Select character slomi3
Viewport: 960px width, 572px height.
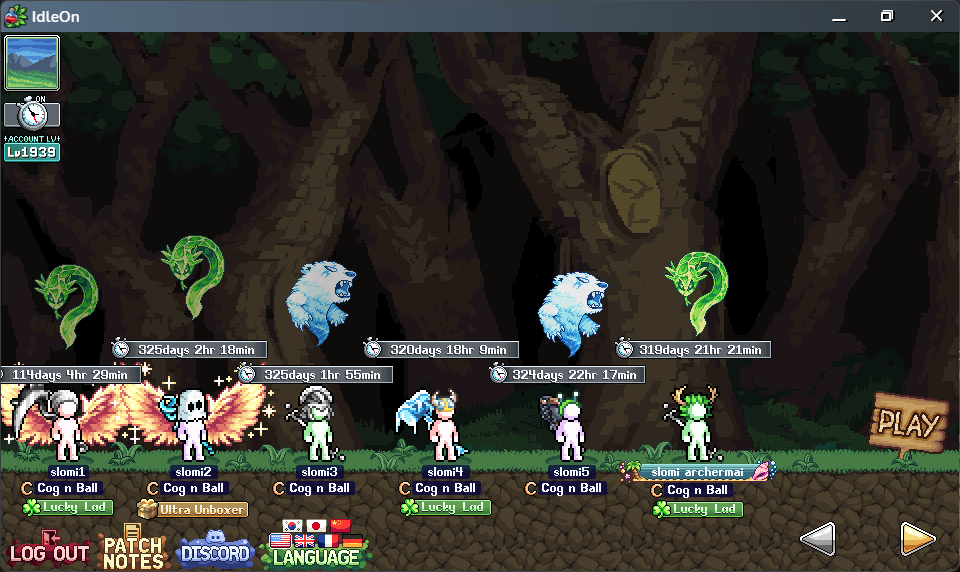[319, 427]
